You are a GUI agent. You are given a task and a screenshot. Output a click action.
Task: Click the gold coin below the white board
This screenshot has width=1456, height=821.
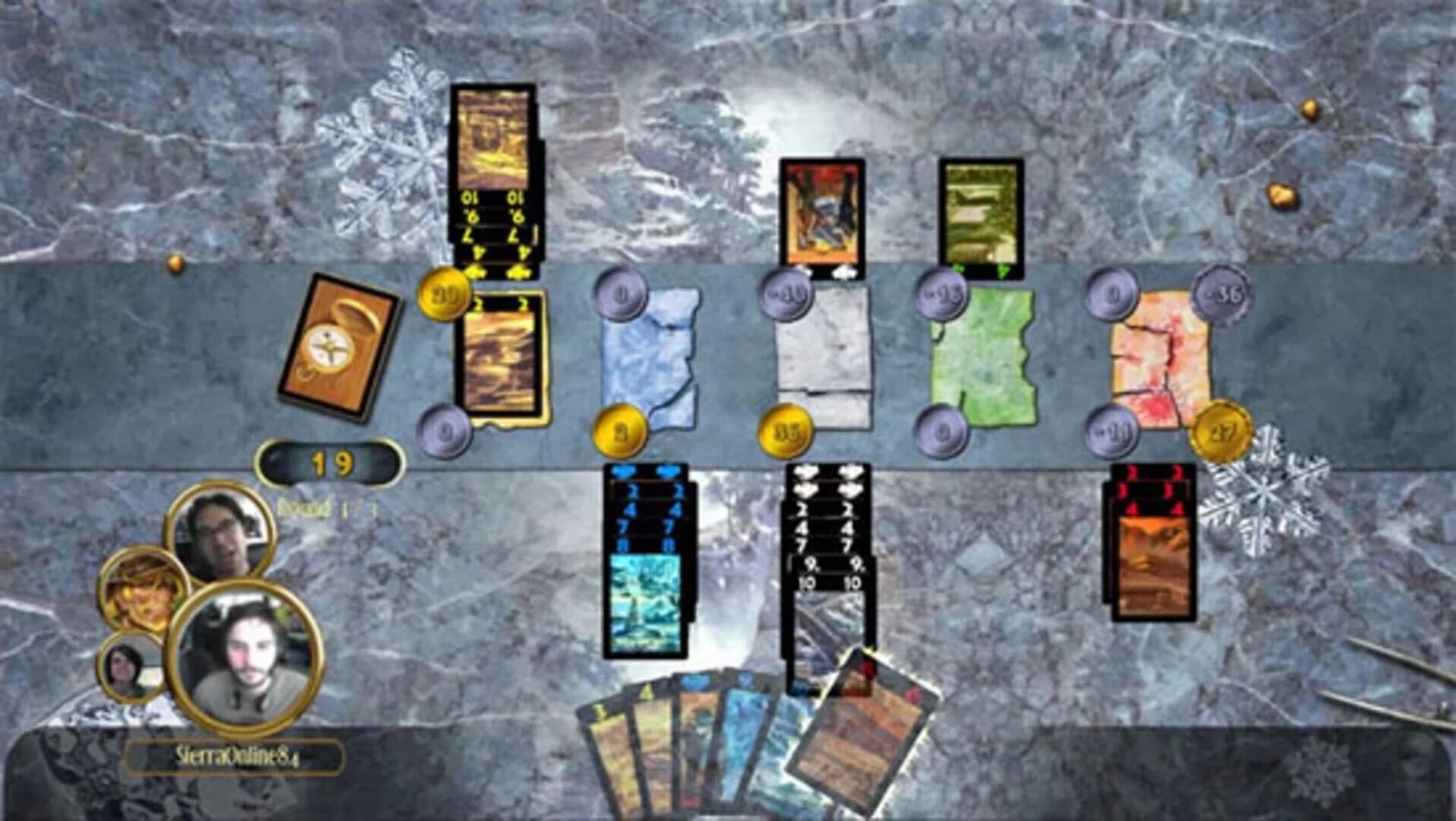[786, 432]
